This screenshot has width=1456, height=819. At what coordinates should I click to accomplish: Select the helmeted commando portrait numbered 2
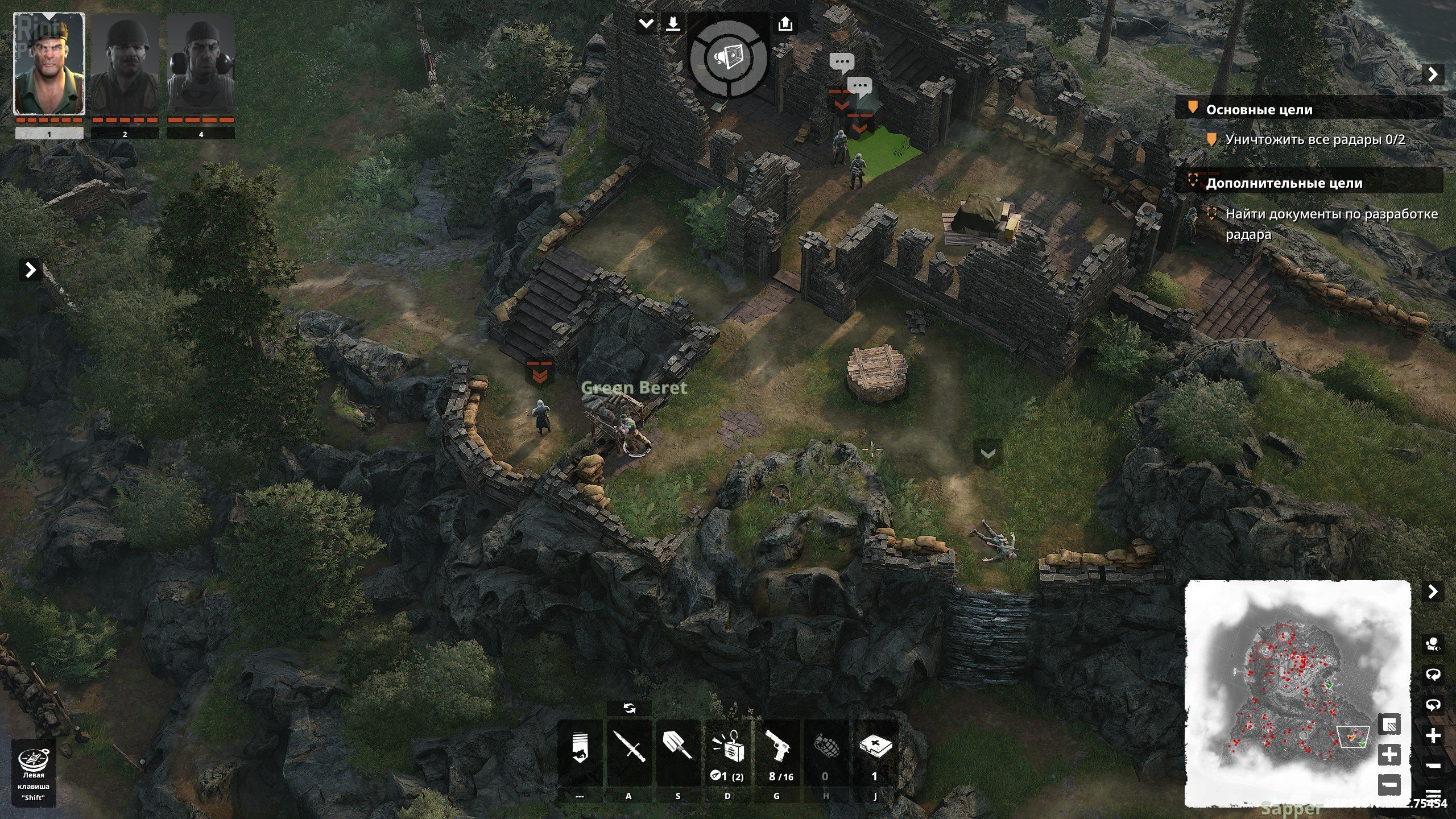pyautogui.click(x=125, y=65)
